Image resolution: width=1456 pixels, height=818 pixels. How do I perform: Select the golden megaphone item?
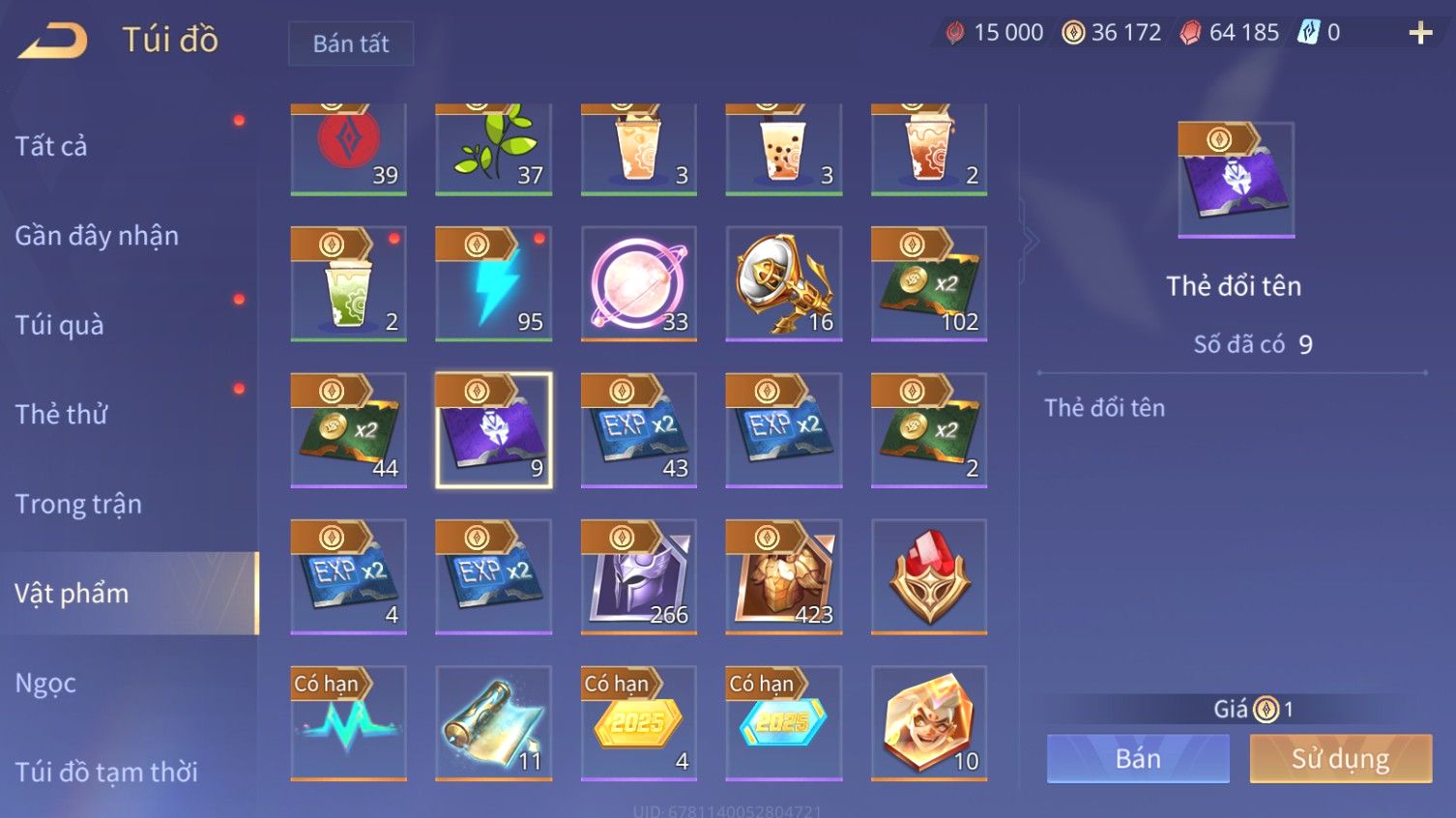pyautogui.click(x=784, y=283)
